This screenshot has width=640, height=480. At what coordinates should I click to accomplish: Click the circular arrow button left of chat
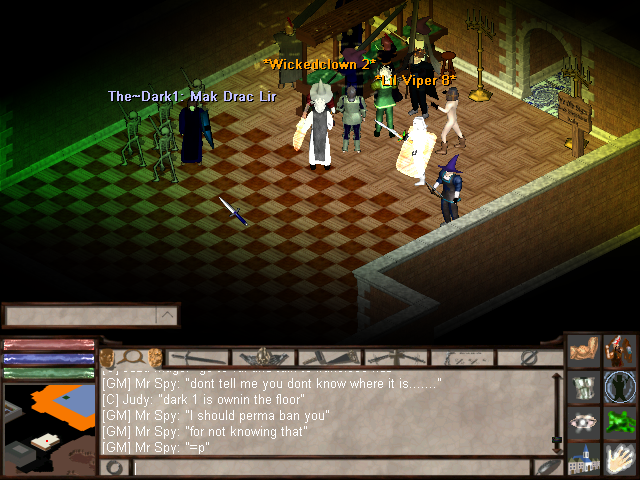114,467
